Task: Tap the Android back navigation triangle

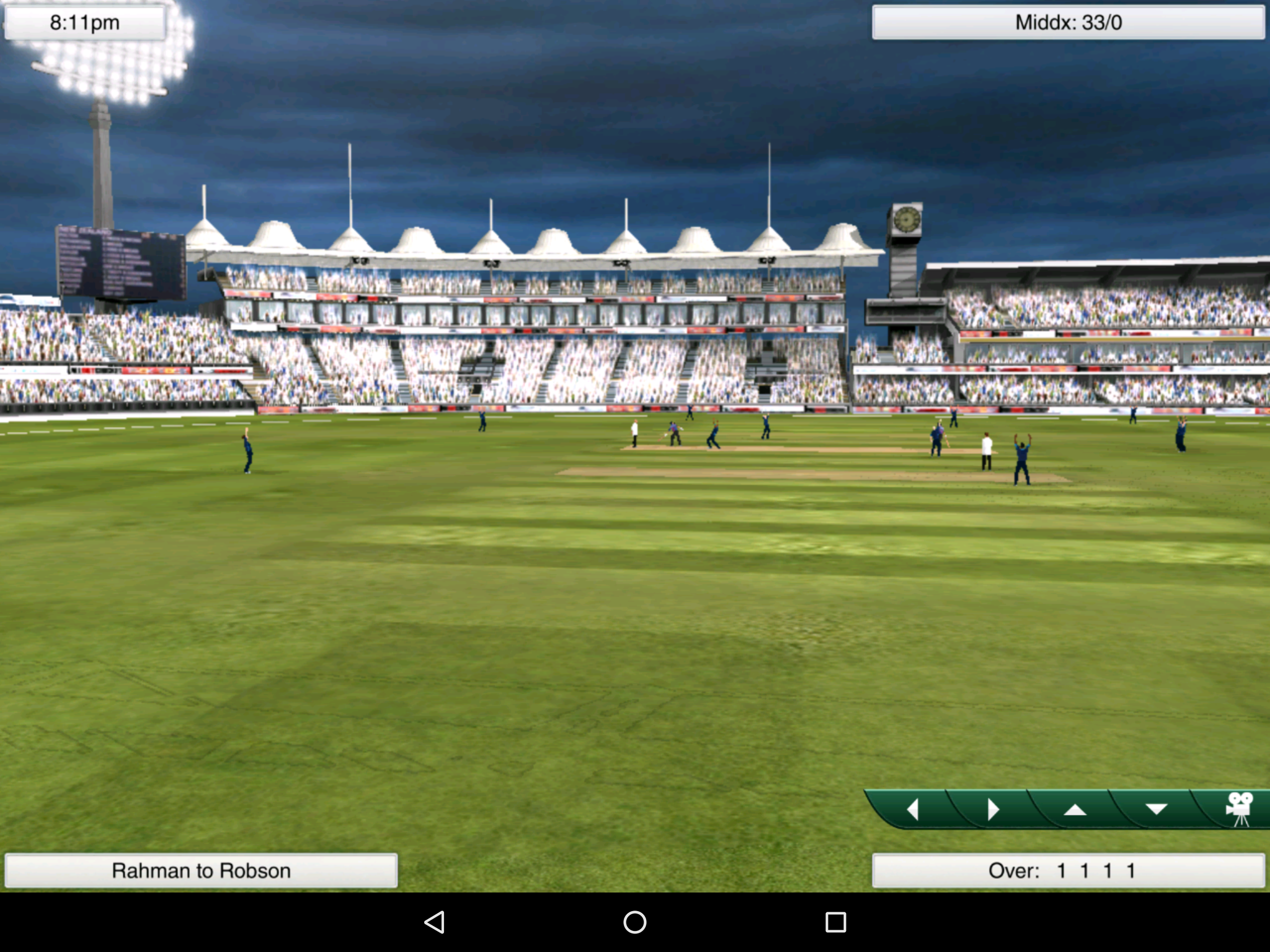Action: click(x=434, y=923)
